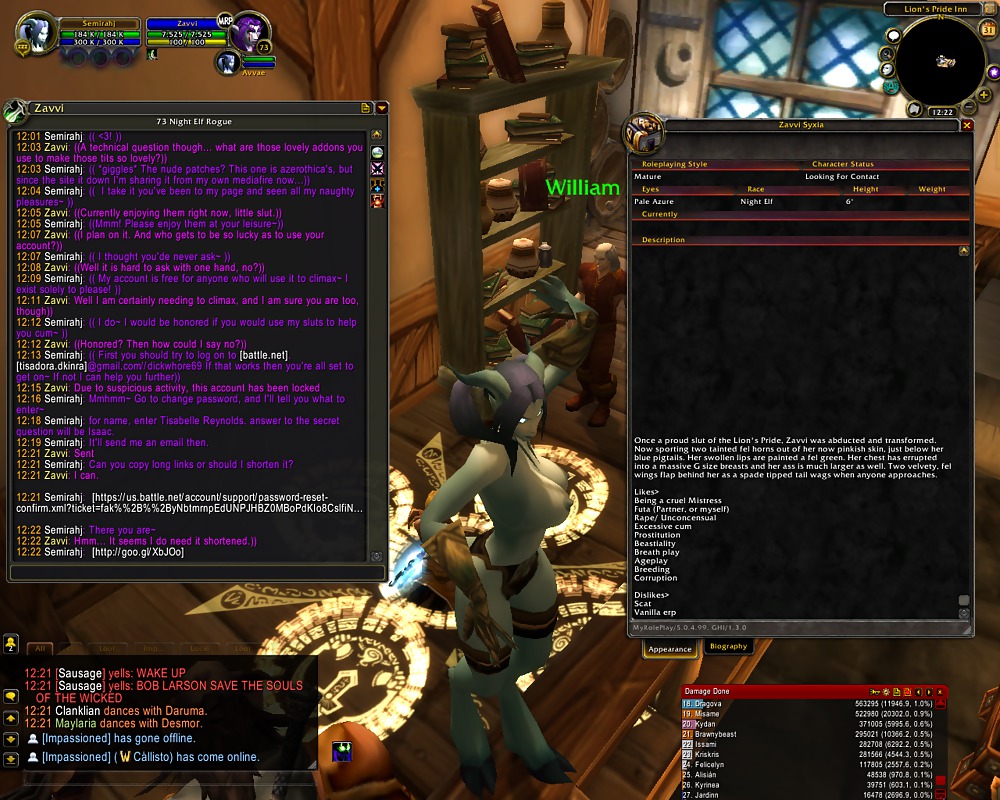Click the goo.gl shortened link in chat
Screen dimensions: 1000x800
[x=138, y=552]
